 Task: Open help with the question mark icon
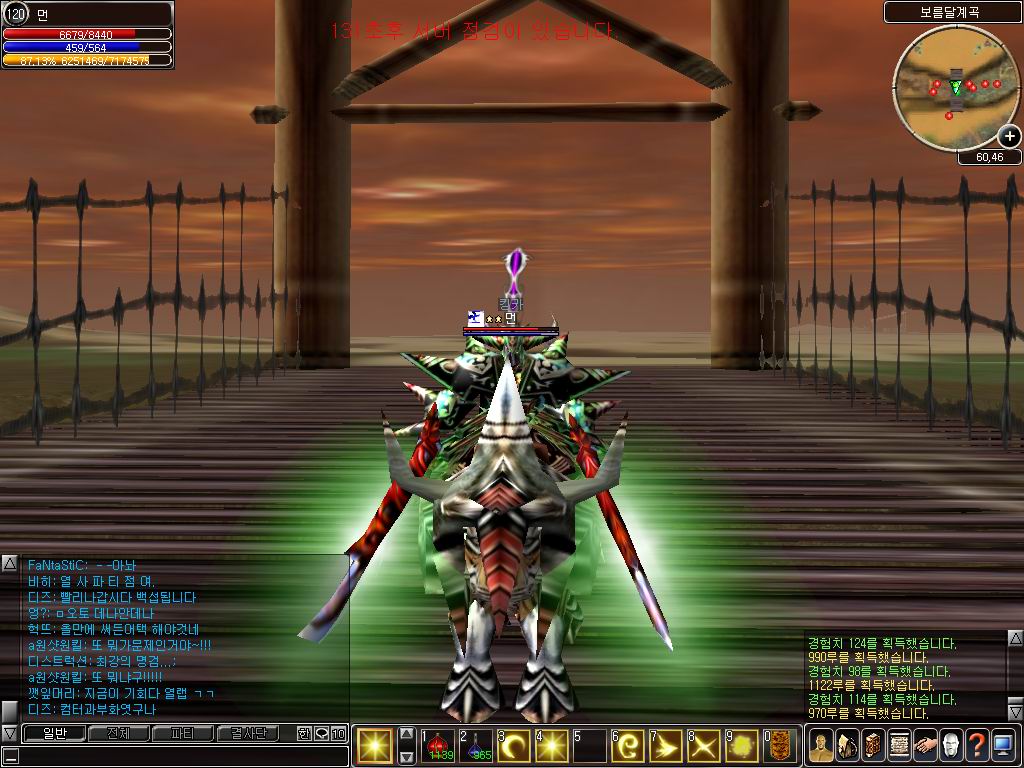pos(977,746)
